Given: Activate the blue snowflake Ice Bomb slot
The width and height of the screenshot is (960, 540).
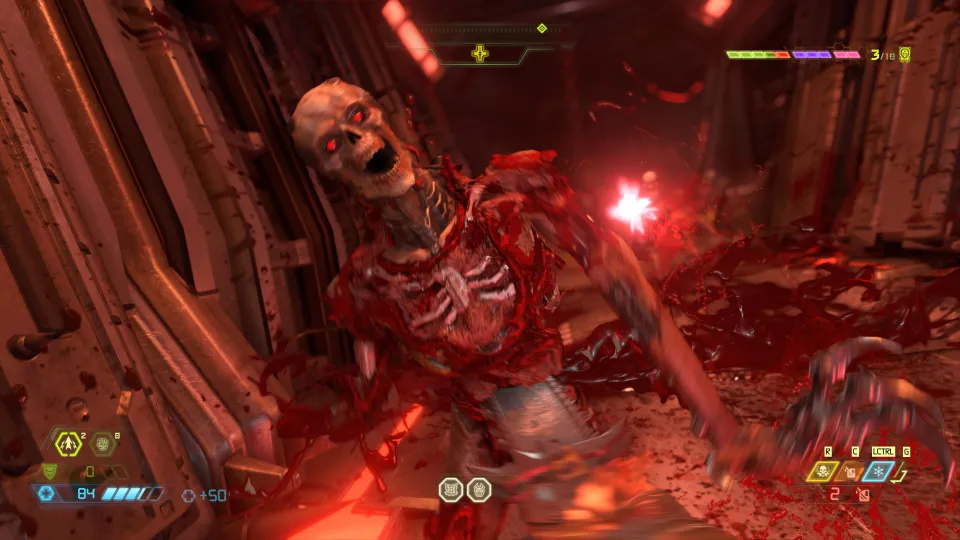Looking at the screenshot, I should pyautogui.click(x=879, y=469).
